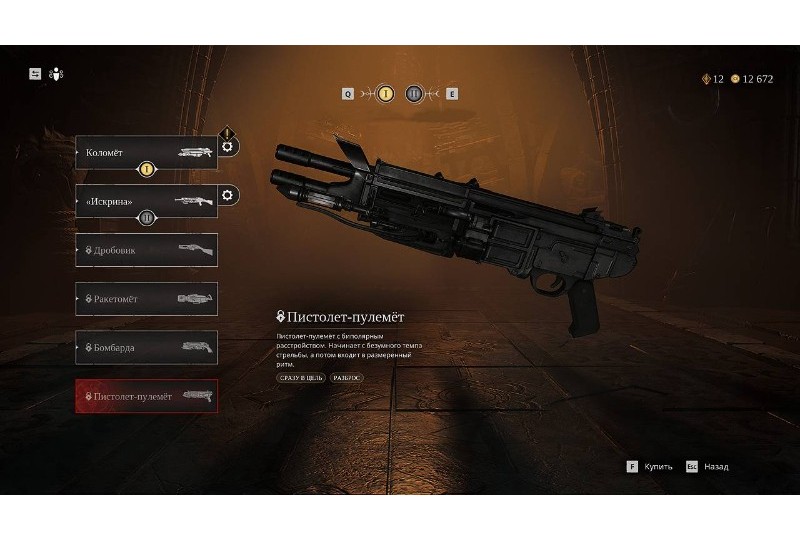Select the locked Бомбарда weapon
800x540 pixels.
pos(146,347)
